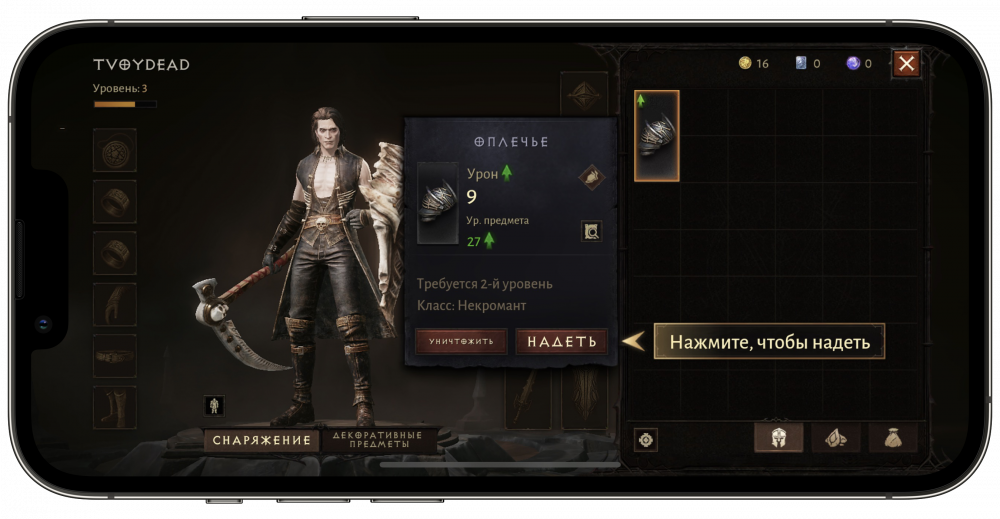Click the diamond-shaped shoulder icon in the tooltip
The image size is (1000, 519).
[591, 177]
